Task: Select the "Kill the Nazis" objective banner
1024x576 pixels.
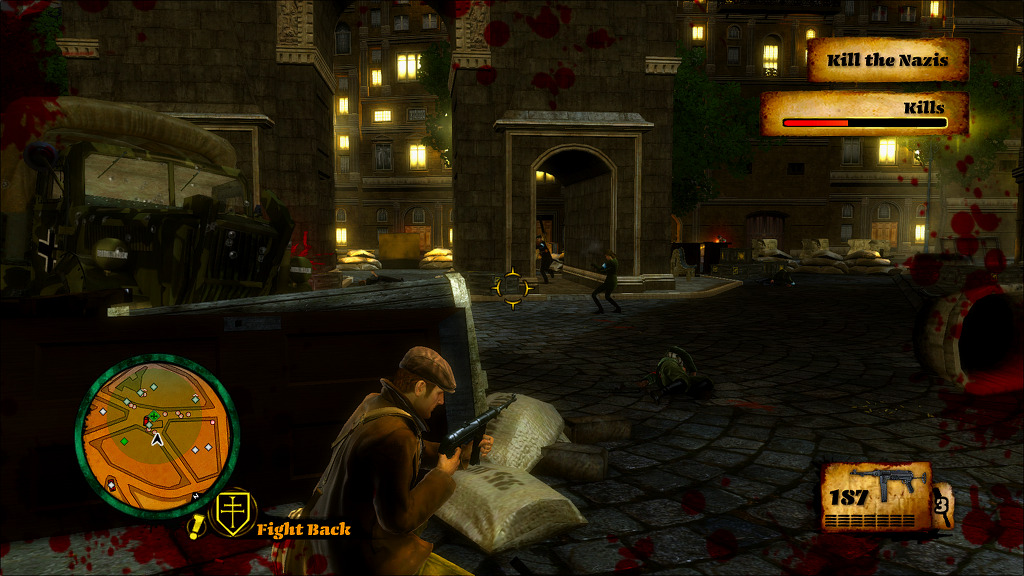Action: pos(887,60)
